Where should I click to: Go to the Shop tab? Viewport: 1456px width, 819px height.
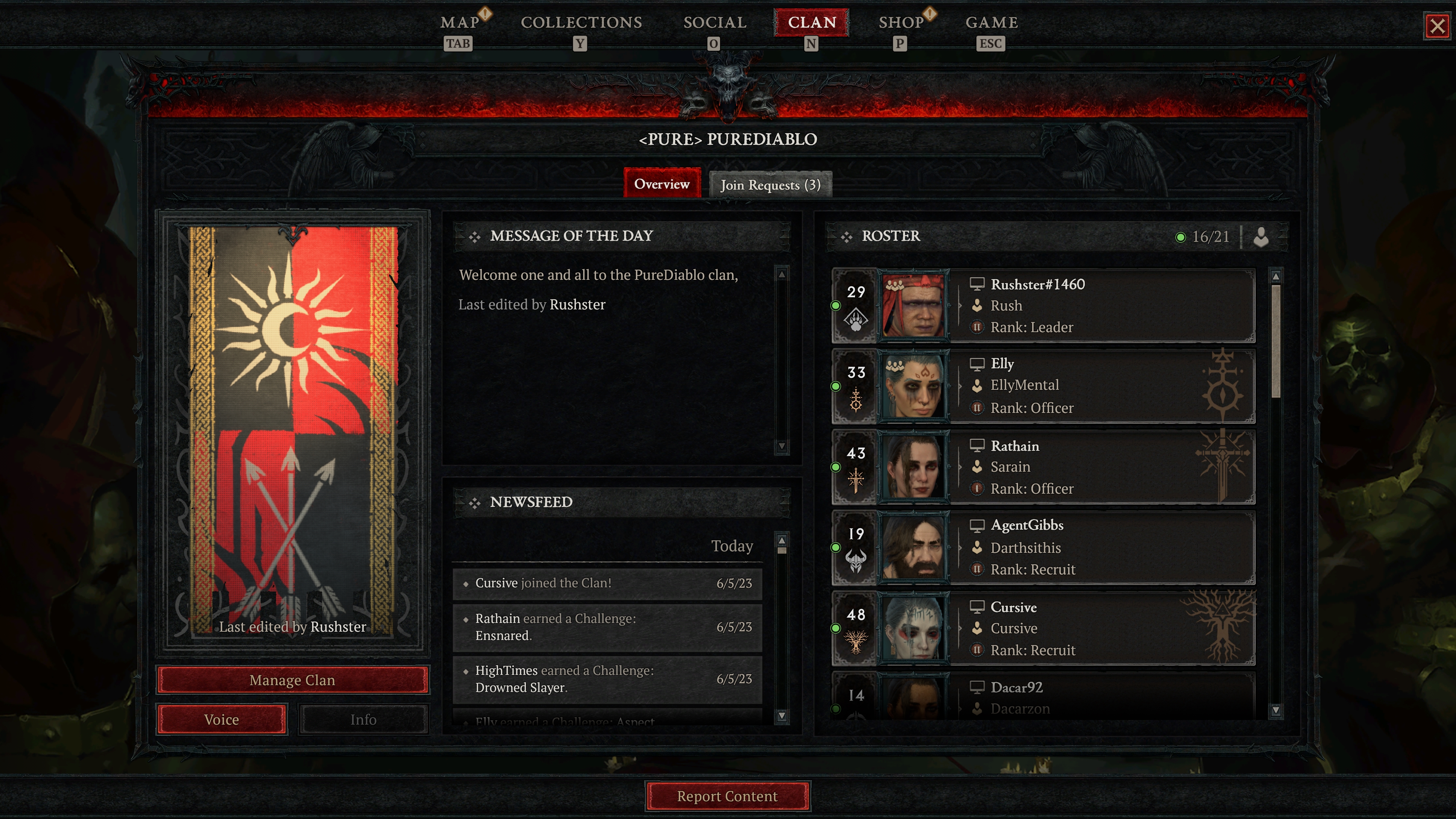pos(901,23)
